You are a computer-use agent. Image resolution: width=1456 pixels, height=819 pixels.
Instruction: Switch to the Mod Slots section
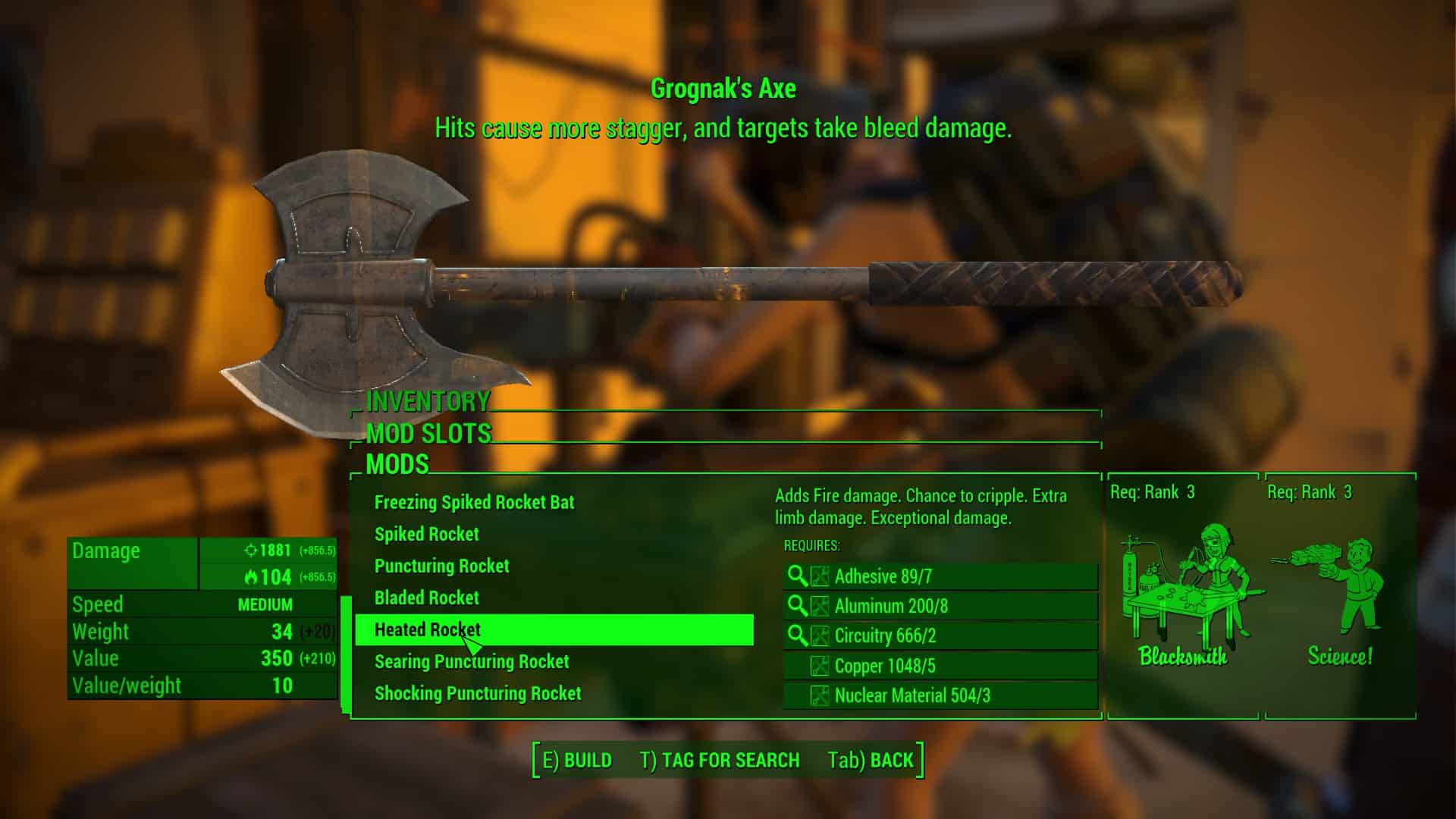coord(428,433)
